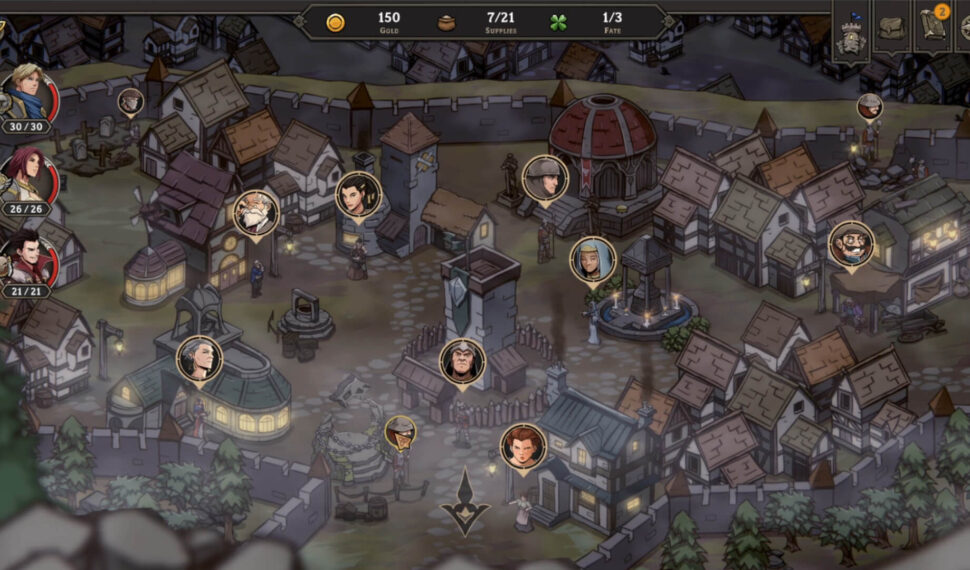
Task: Select the helmeted soldier marker near the dome
Action: (545, 179)
